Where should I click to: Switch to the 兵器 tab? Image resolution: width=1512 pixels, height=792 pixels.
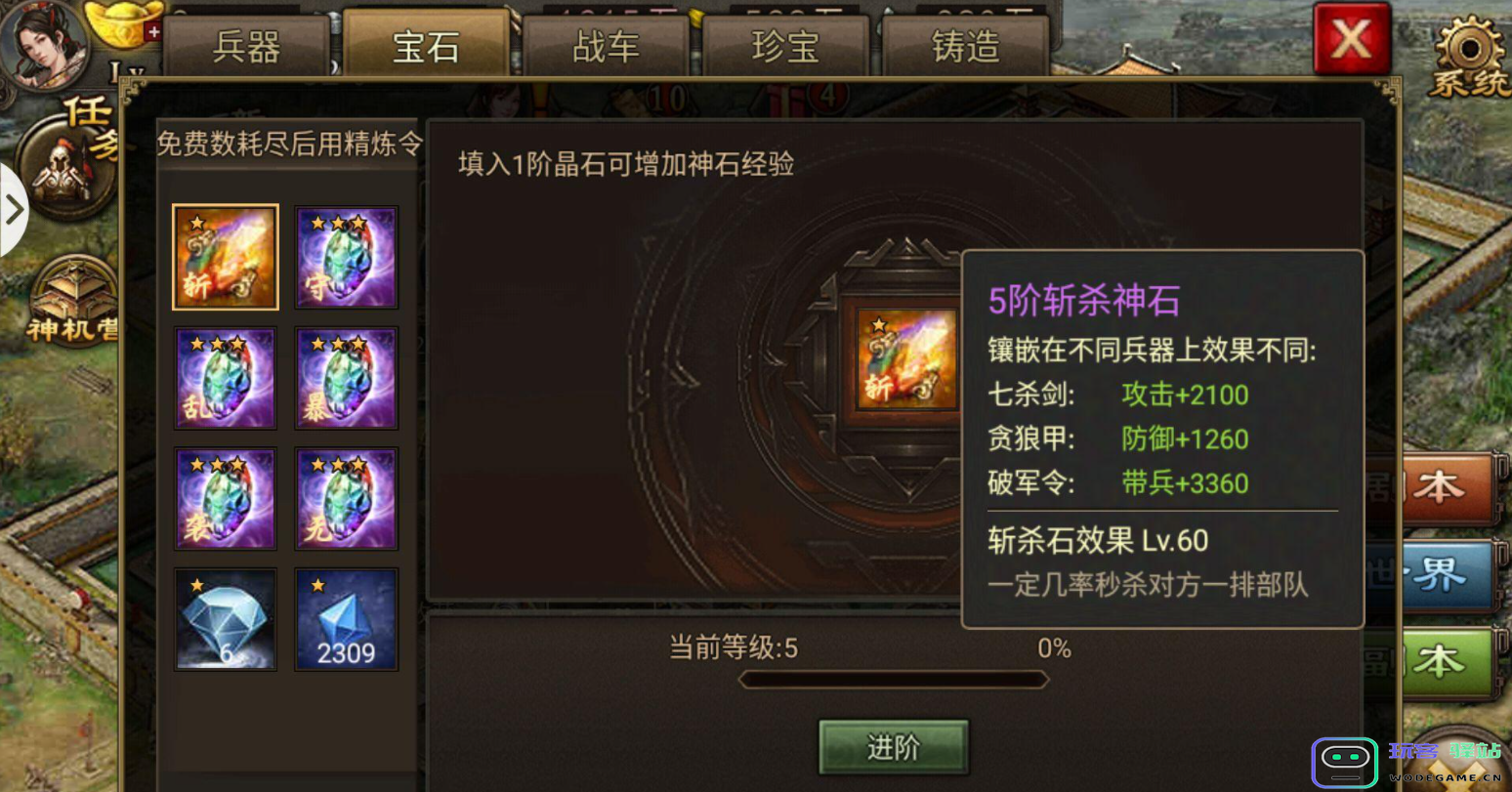click(246, 45)
